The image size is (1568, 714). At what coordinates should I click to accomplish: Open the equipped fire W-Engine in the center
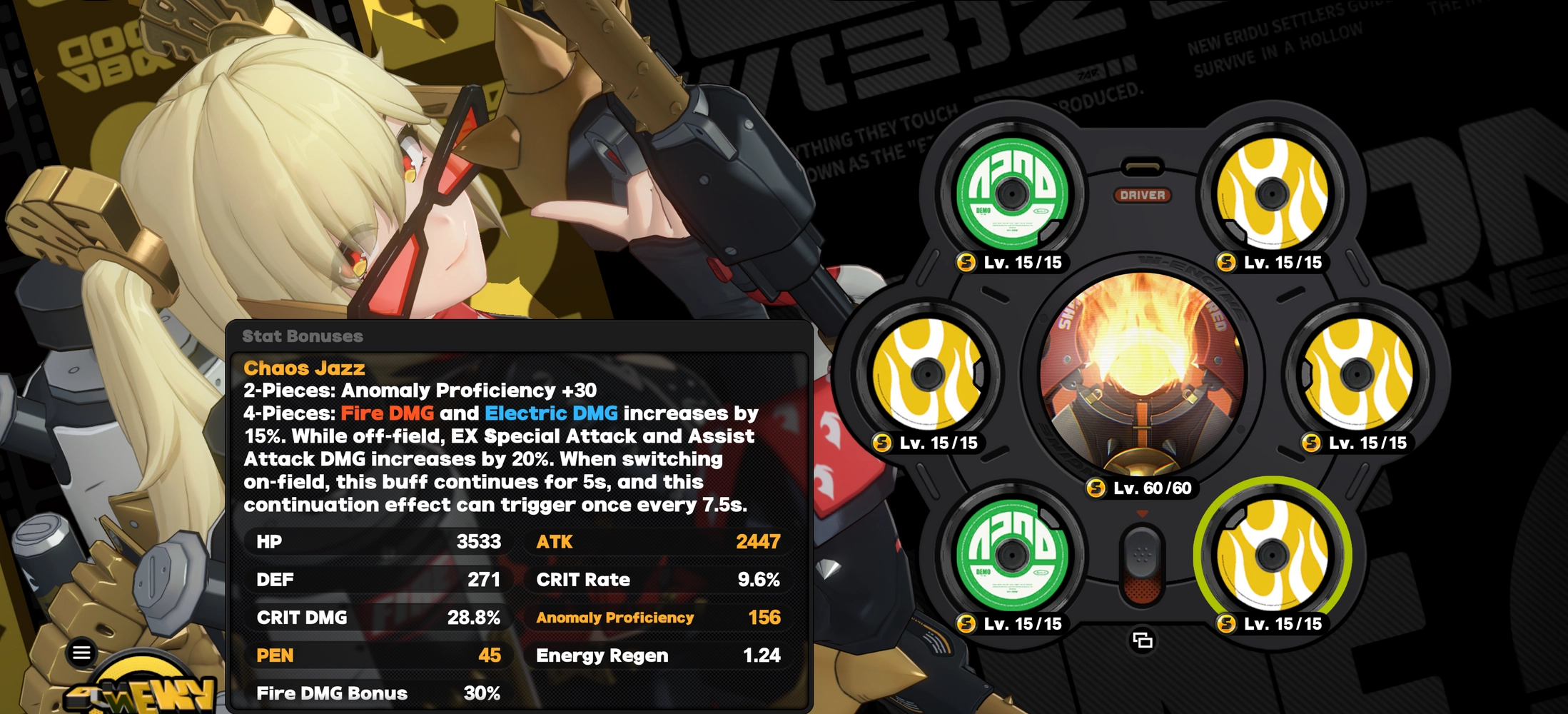coord(1144,371)
